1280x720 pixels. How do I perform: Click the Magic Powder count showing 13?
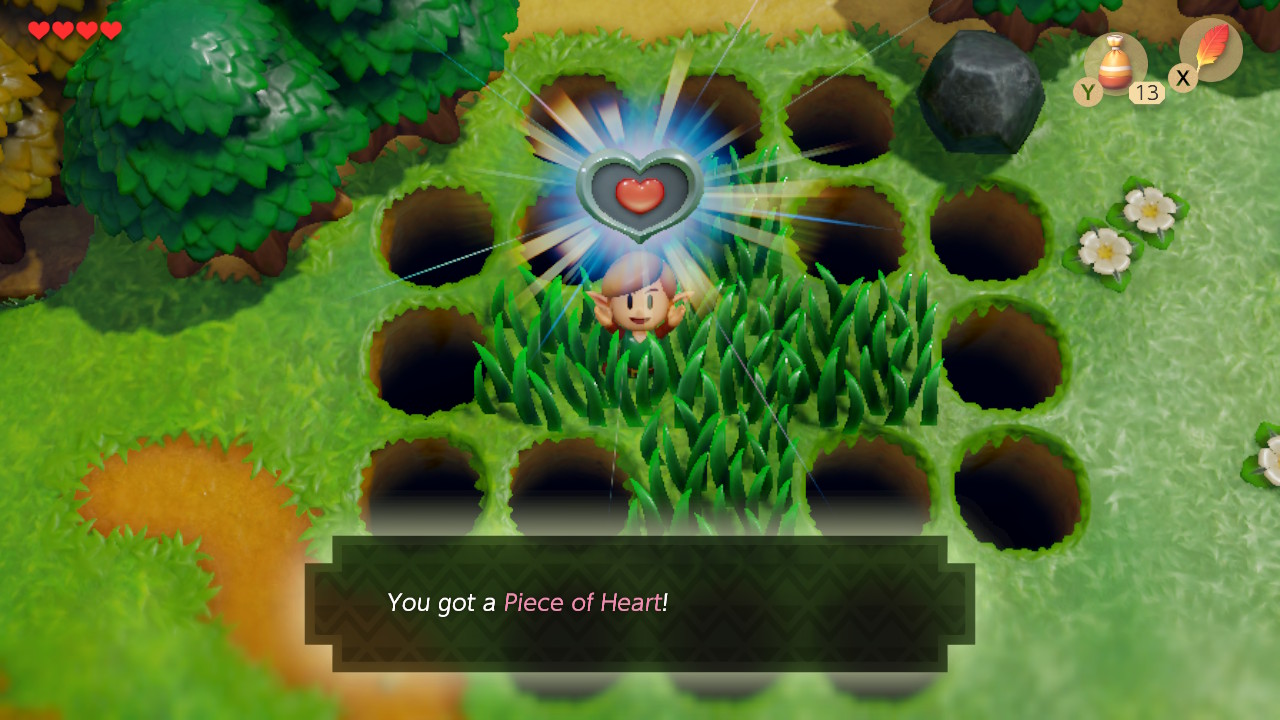(1146, 93)
